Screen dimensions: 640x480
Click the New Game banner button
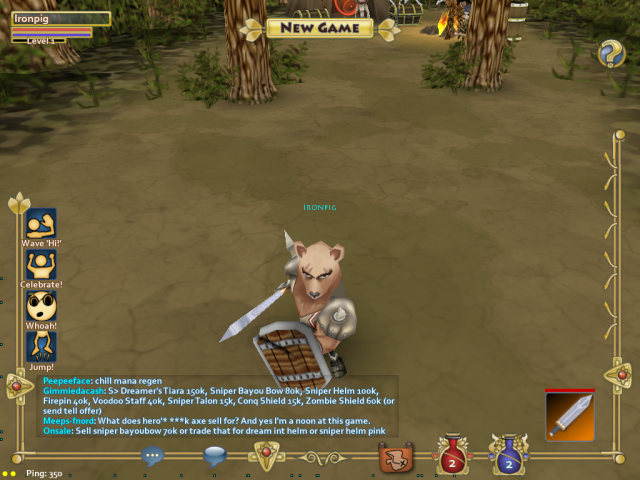coord(320,28)
